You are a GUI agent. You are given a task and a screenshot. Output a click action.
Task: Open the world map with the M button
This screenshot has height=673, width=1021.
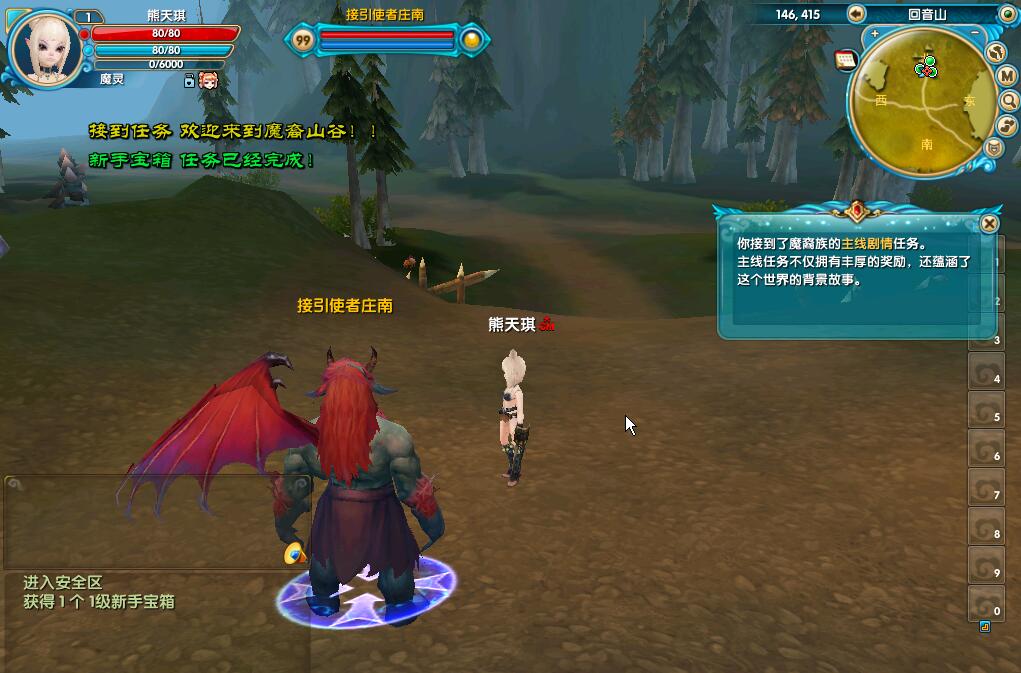[x=1007, y=77]
